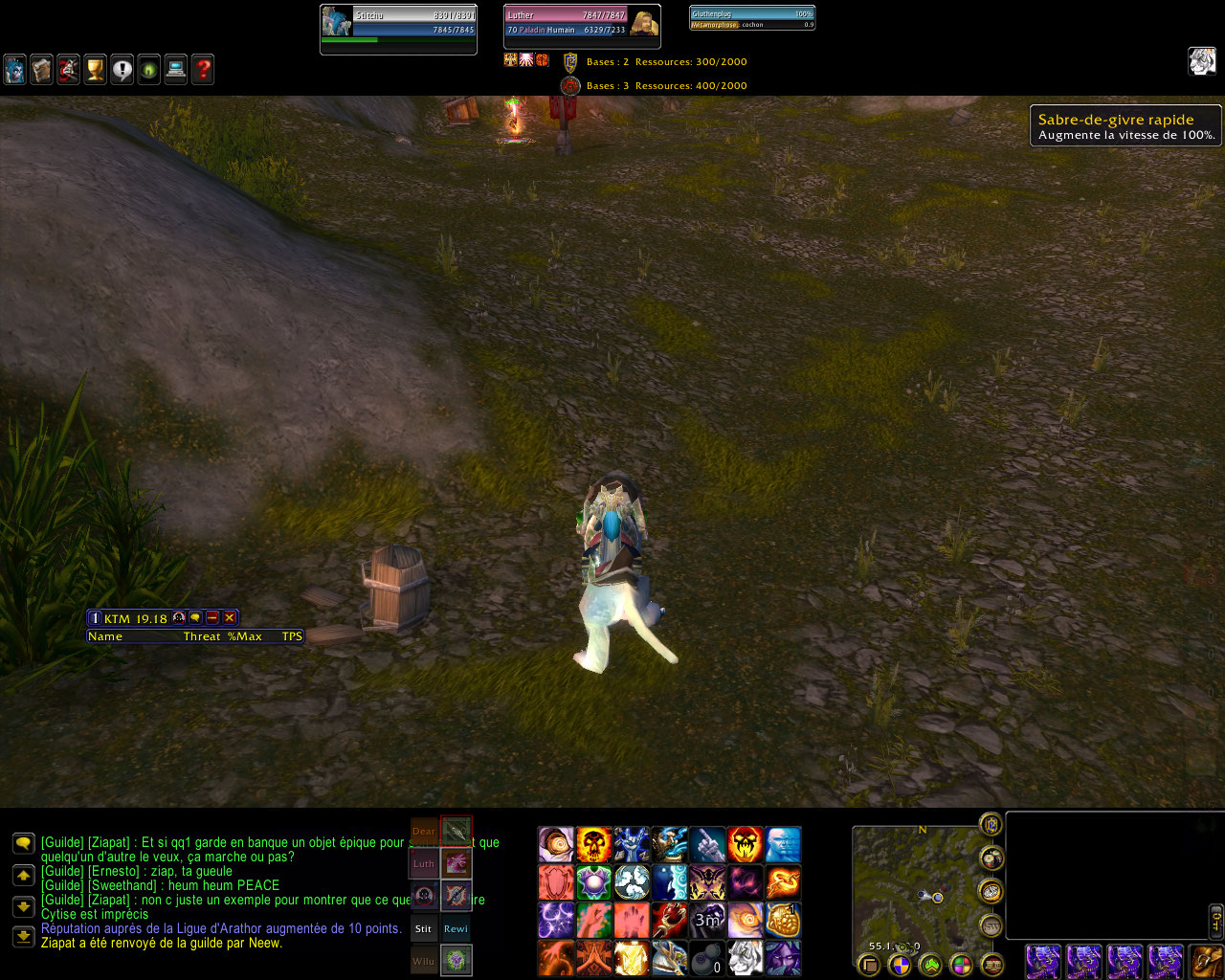Open the minimap tracking button with drums

(991, 858)
